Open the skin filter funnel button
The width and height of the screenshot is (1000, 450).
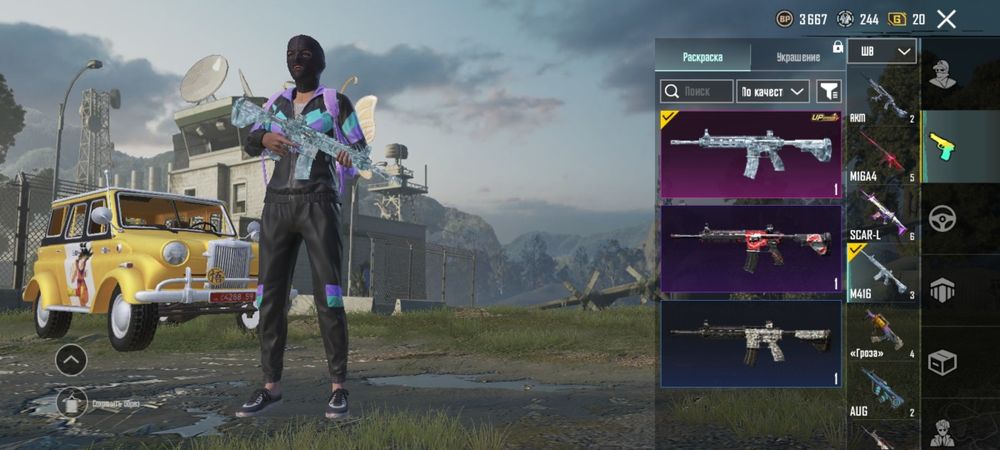click(x=829, y=91)
